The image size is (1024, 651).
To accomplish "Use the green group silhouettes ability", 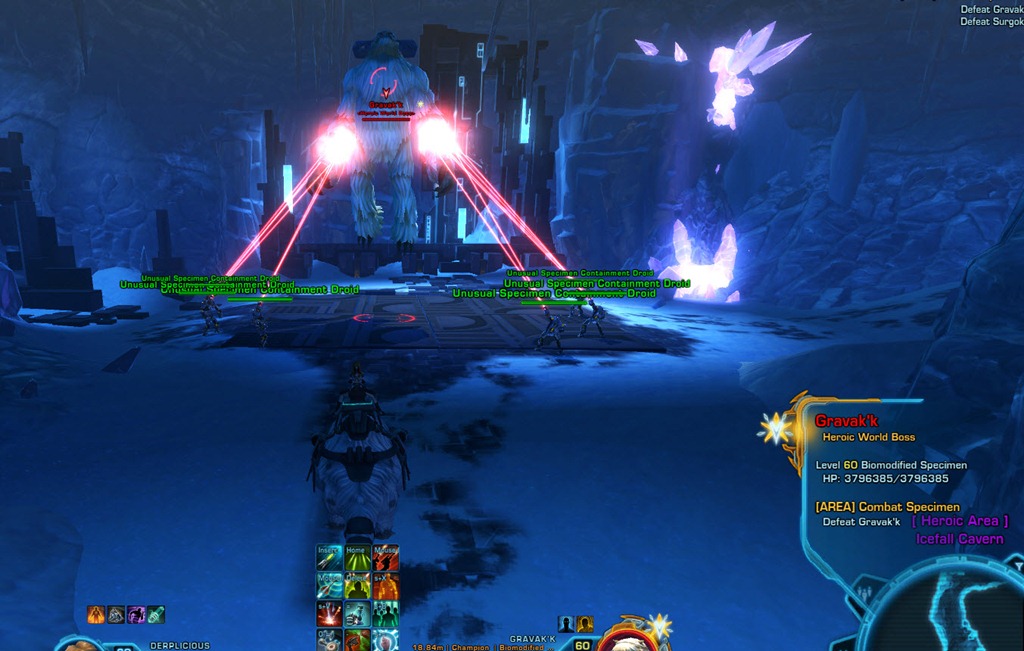I will [385, 612].
